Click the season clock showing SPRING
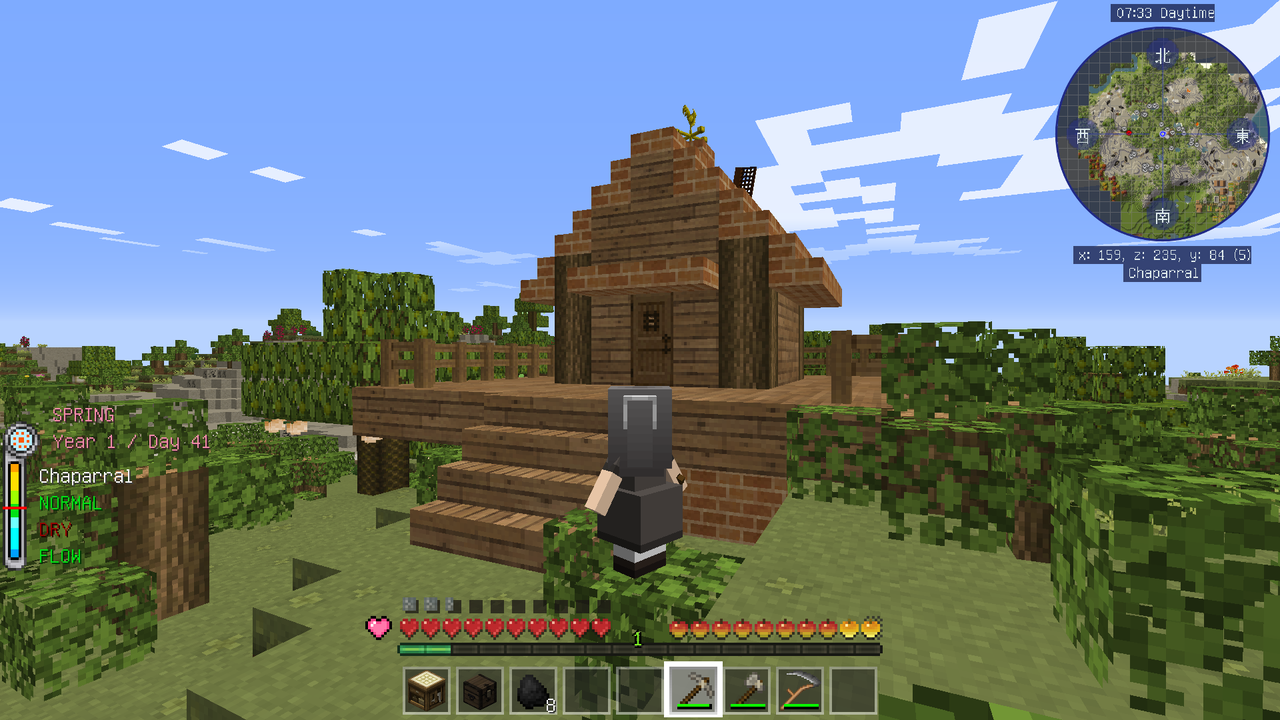 coord(20,439)
